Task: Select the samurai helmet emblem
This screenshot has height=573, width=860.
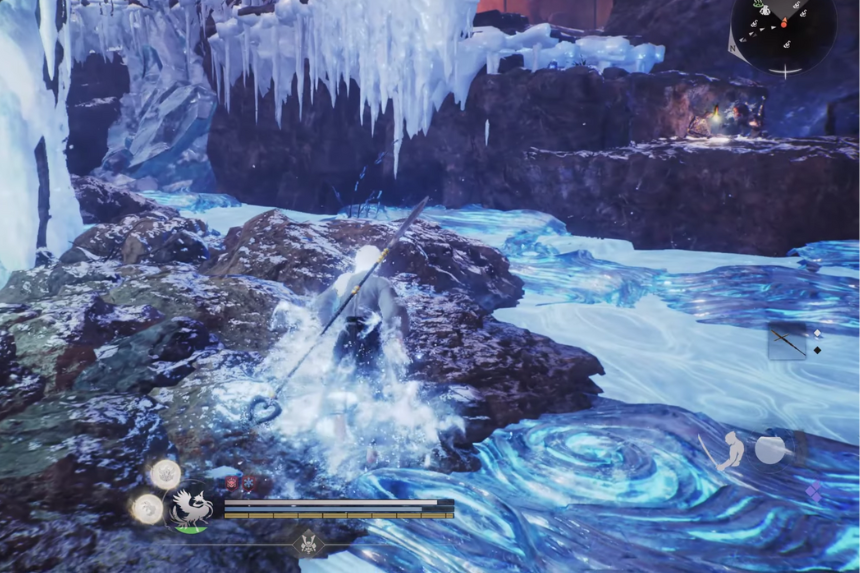Action: point(307,543)
